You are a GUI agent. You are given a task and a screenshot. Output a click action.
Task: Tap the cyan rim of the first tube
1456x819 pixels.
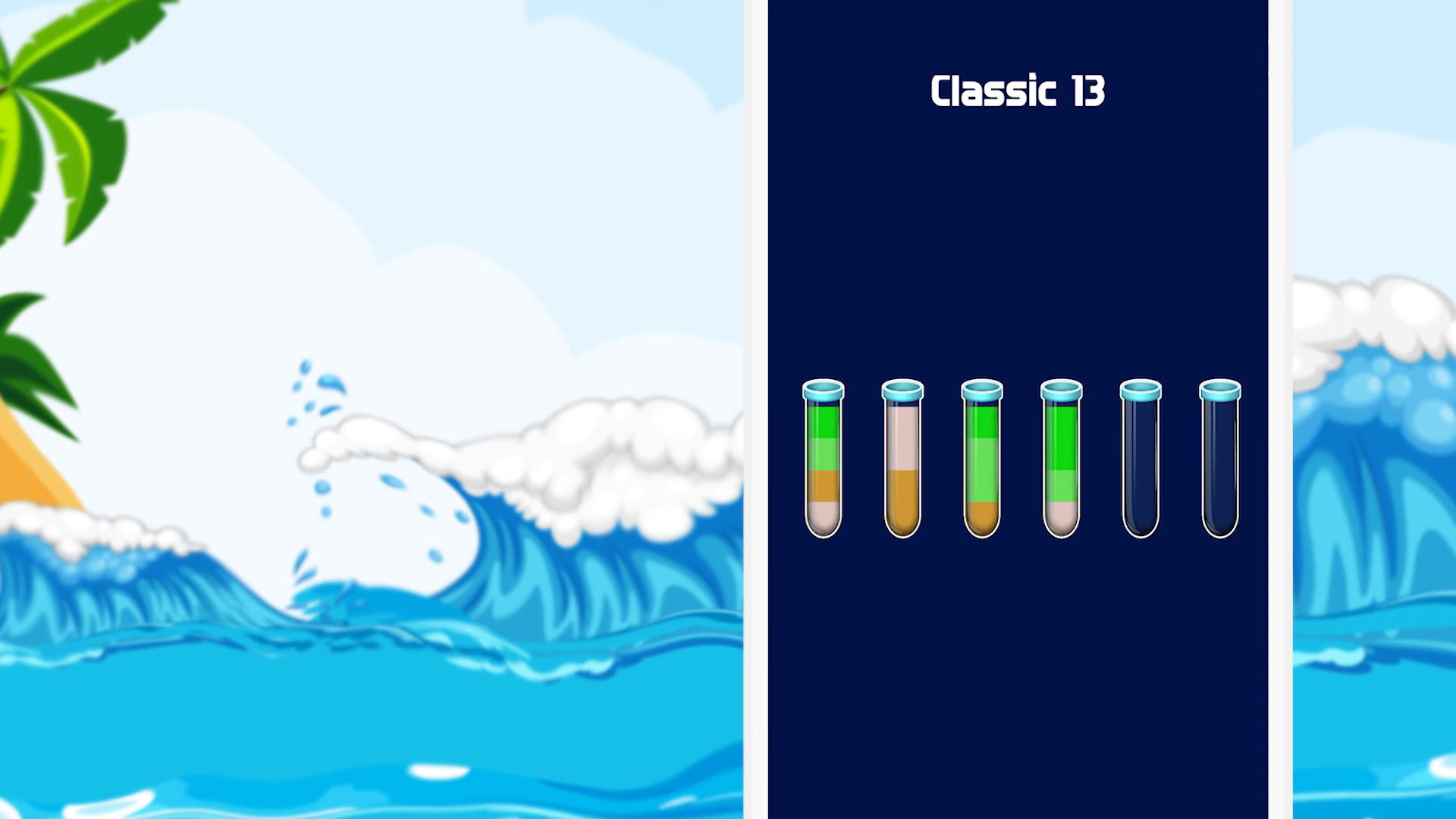click(824, 393)
